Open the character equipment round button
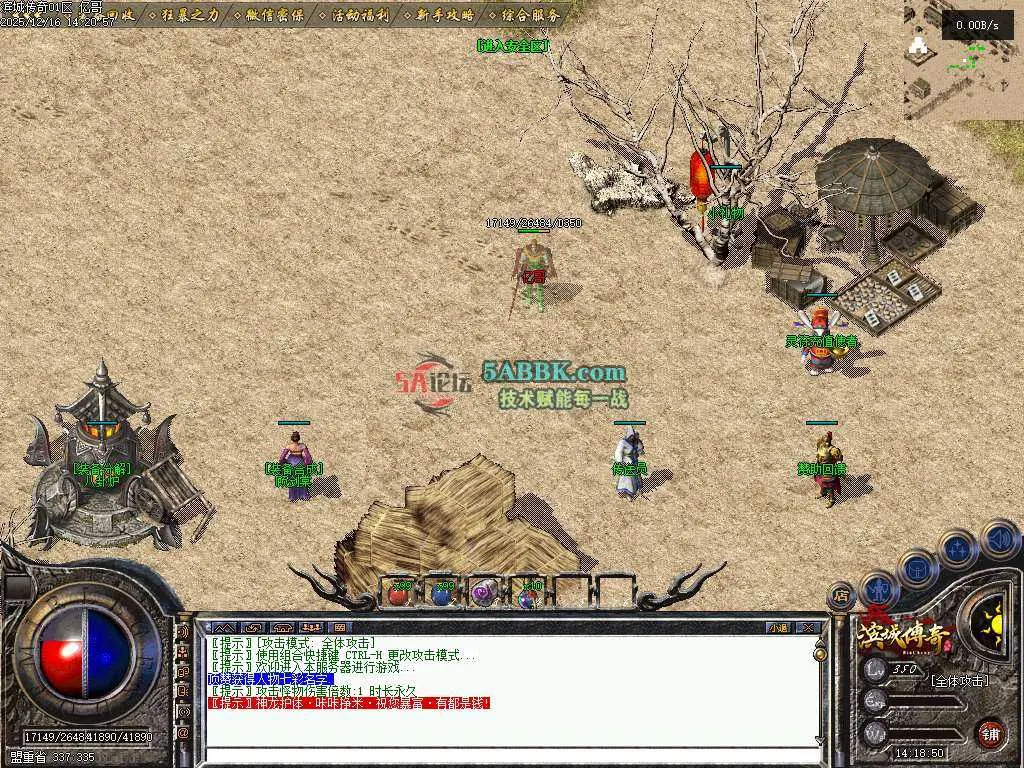This screenshot has height=768, width=1024. click(878, 589)
